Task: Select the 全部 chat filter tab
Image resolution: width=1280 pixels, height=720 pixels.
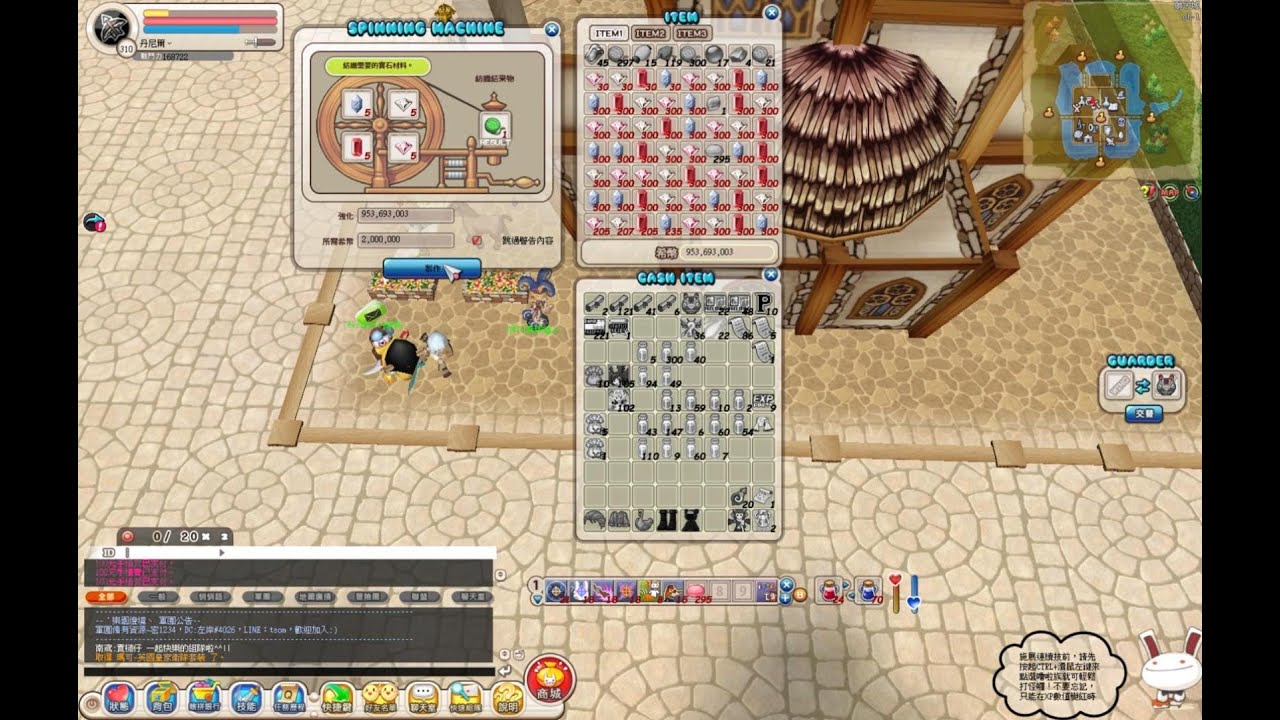Action: click(104, 596)
